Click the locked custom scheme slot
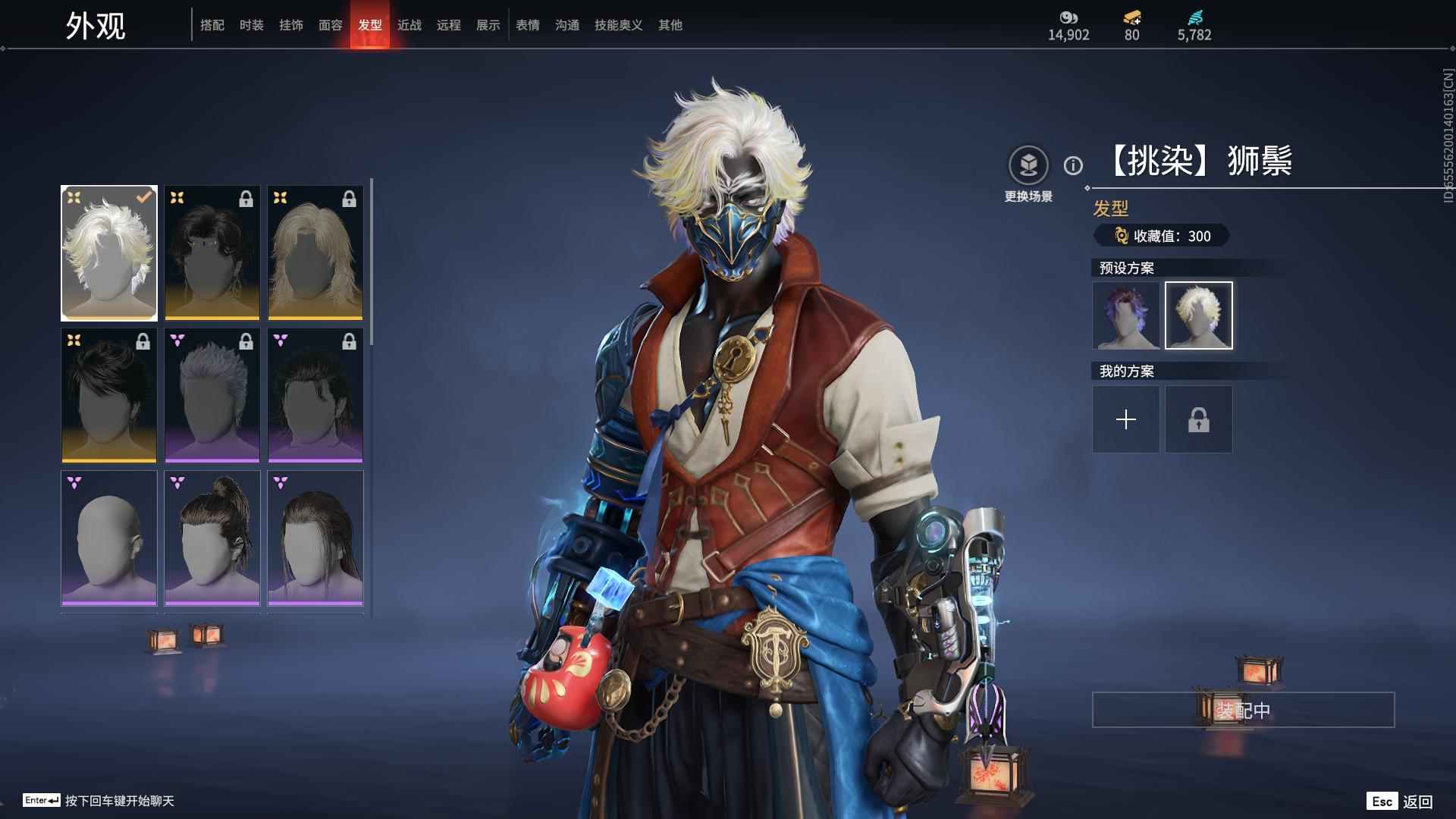 pos(1199,419)
